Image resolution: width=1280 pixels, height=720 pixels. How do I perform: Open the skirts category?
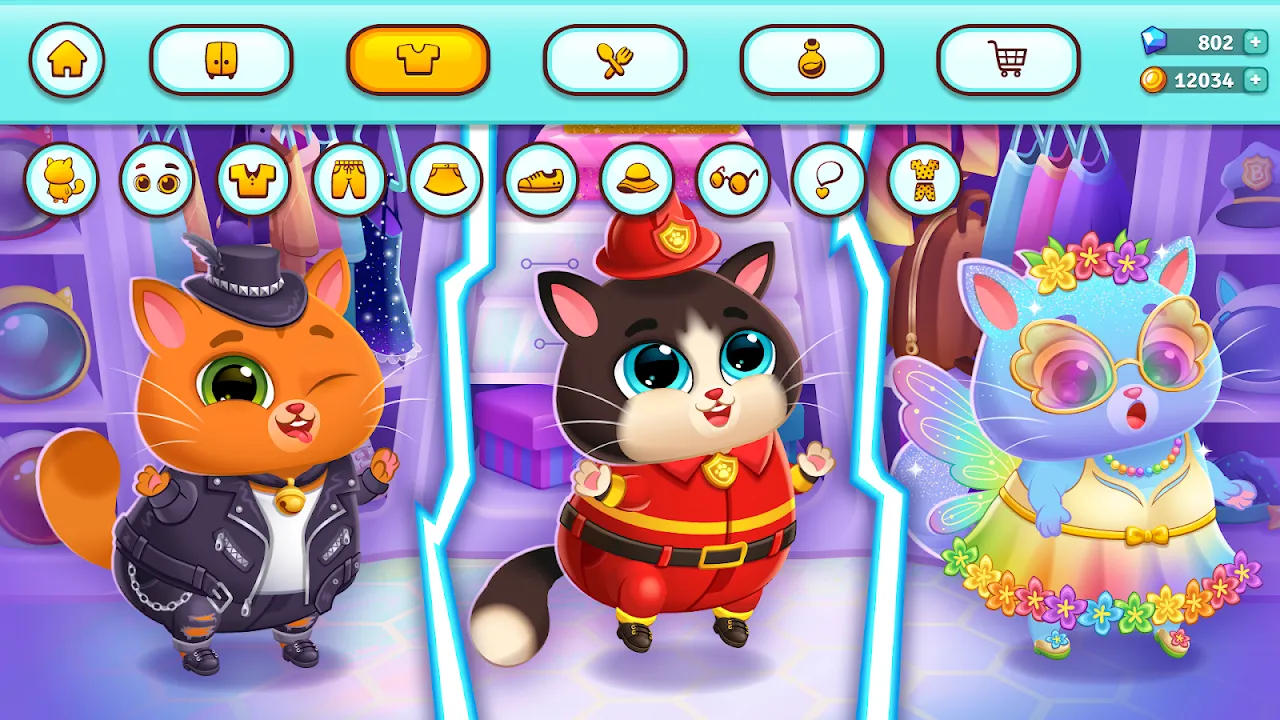click(446, 178)
